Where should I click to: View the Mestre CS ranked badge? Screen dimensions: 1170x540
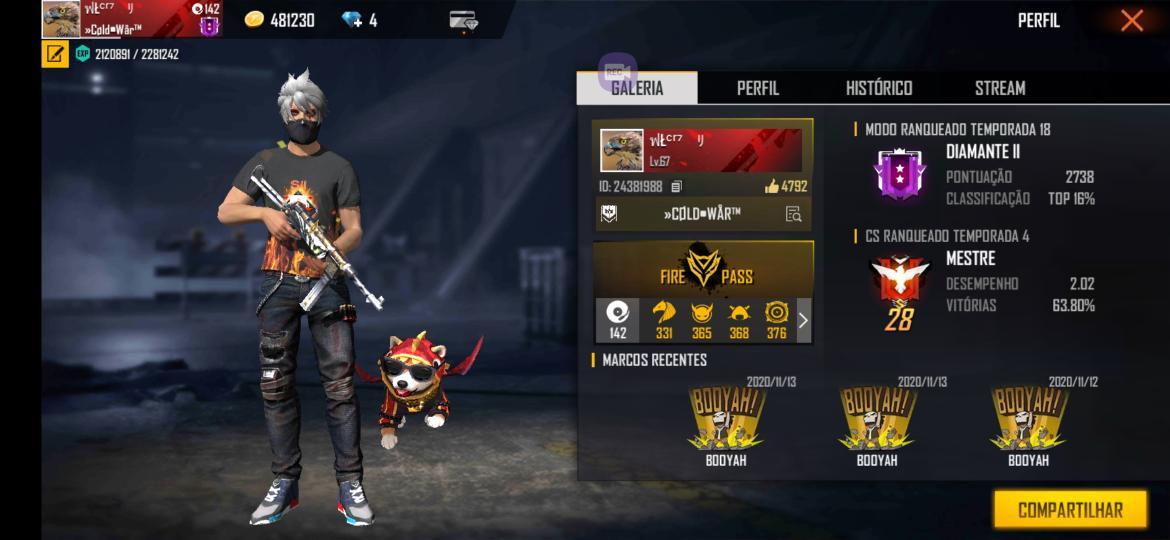click(x=897, y=285)
